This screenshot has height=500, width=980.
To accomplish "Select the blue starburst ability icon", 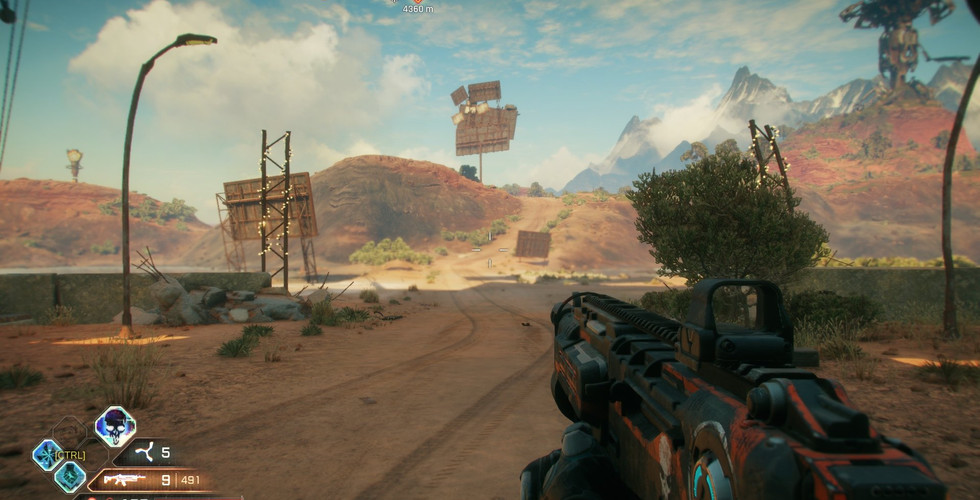I will click(47, 455).
